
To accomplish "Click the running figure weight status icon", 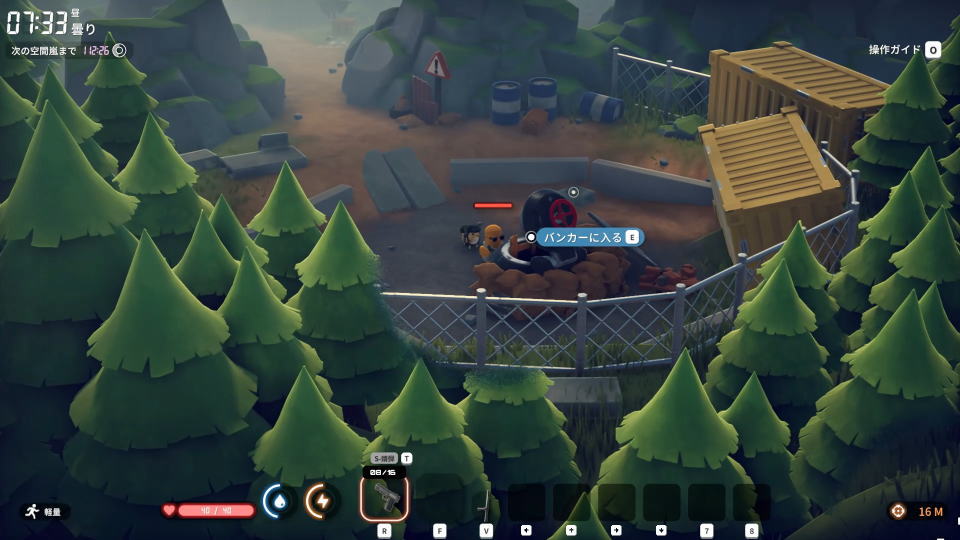I will (33, 511).
